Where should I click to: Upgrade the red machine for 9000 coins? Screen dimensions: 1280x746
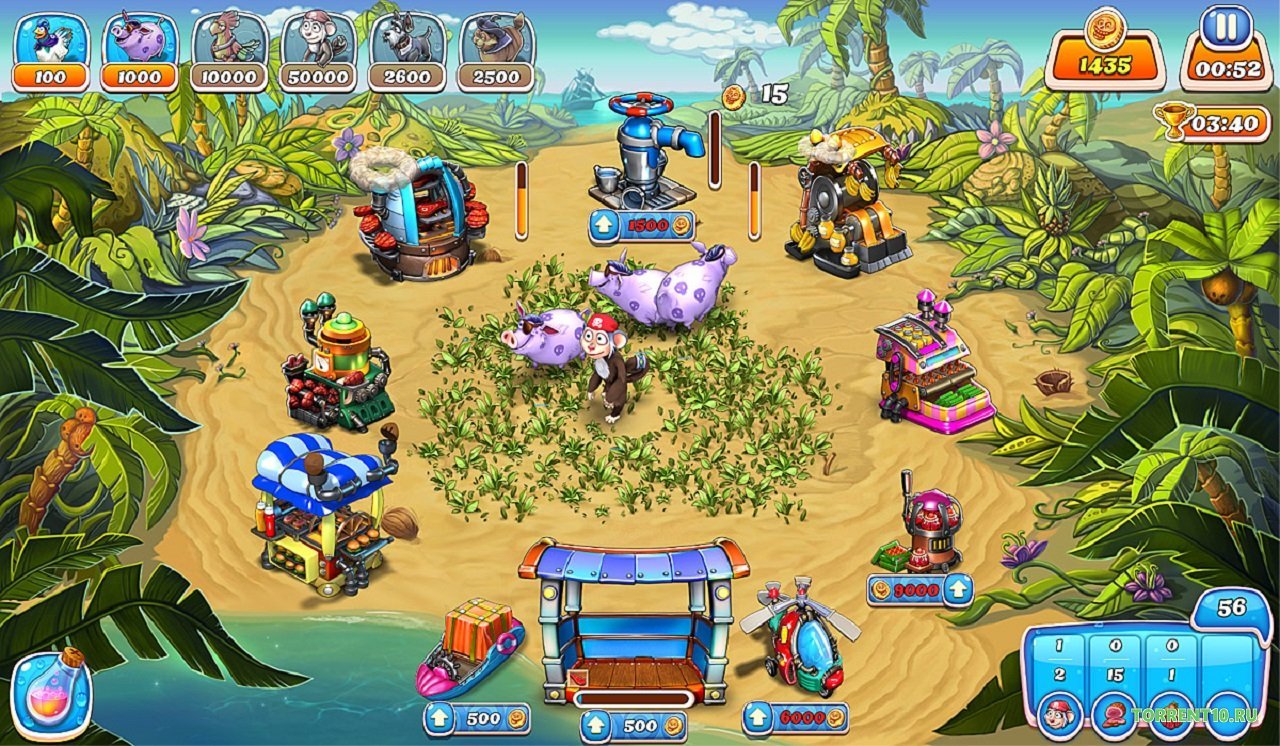920,590
